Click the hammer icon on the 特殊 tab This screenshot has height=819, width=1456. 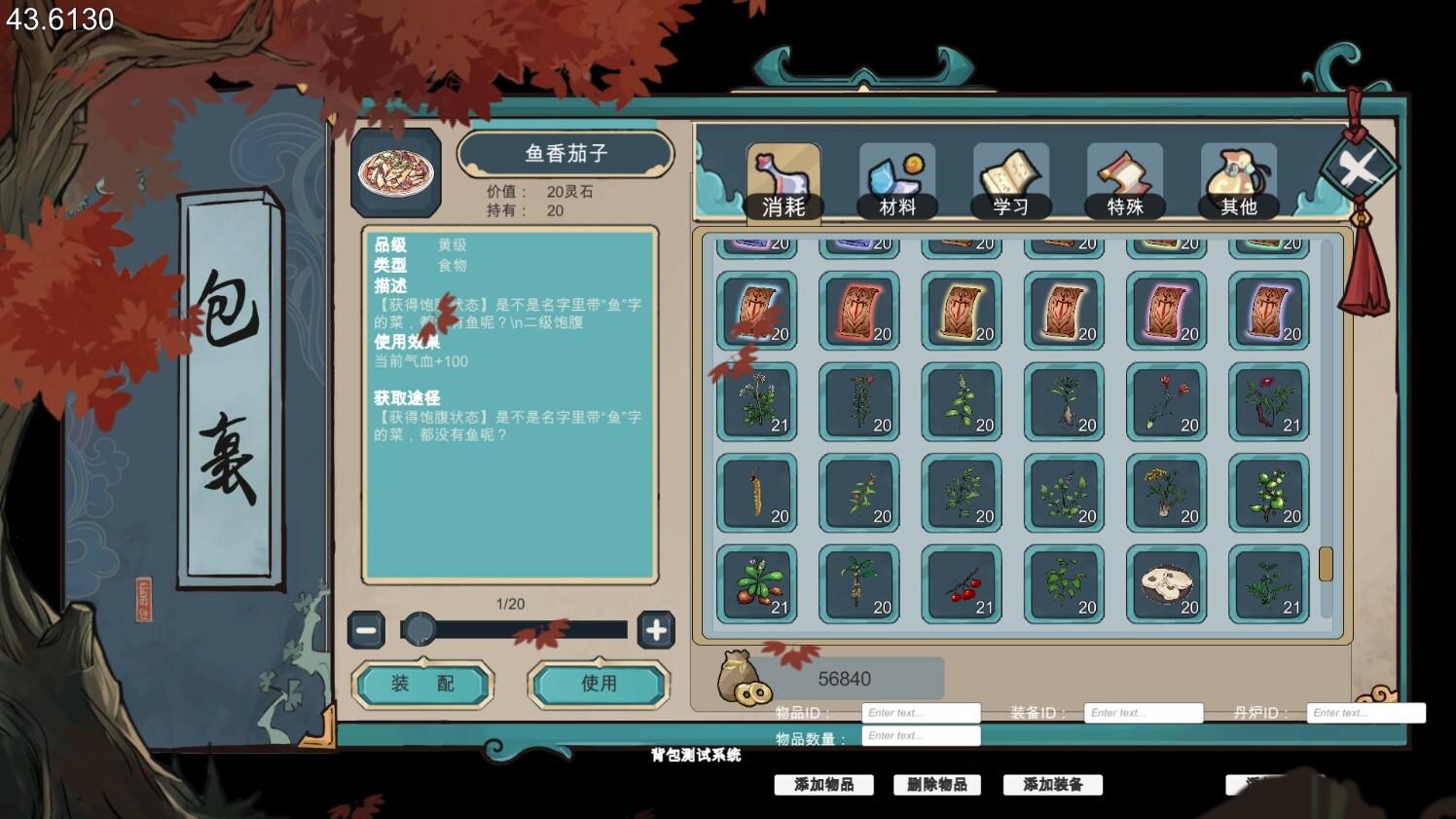[1124, 170]
